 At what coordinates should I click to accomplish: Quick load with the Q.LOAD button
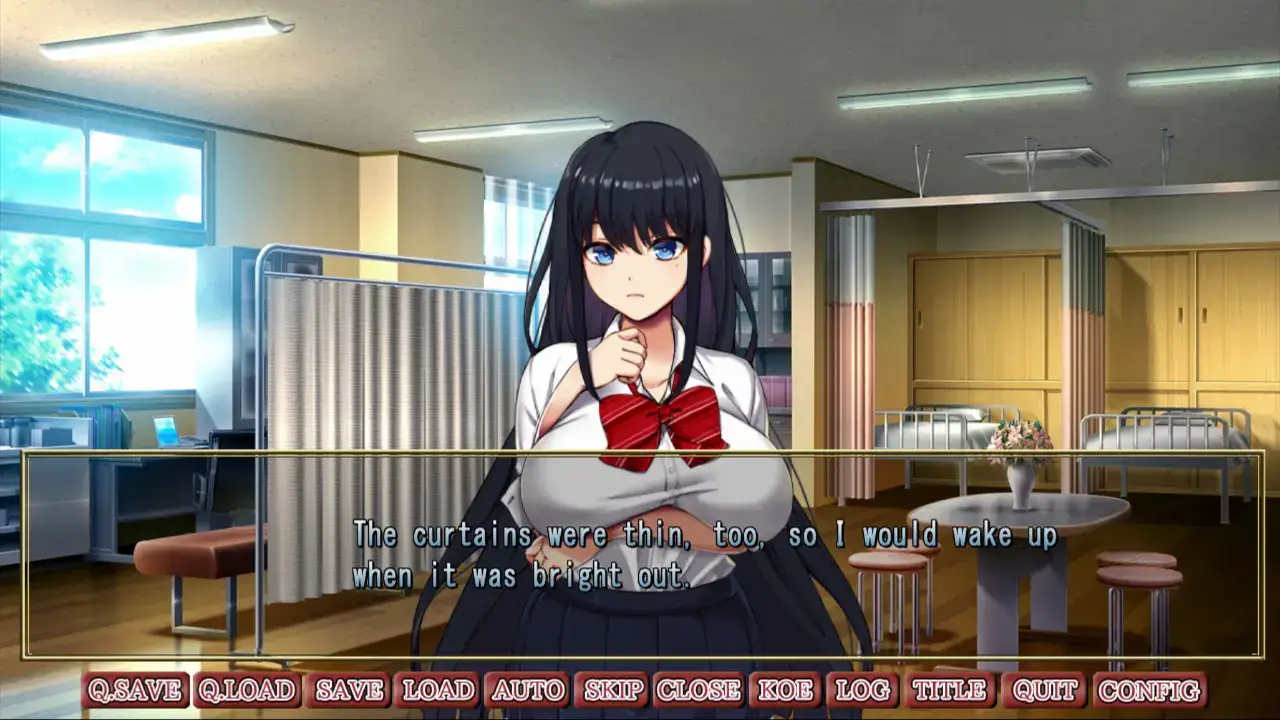(x=246, y=690)
